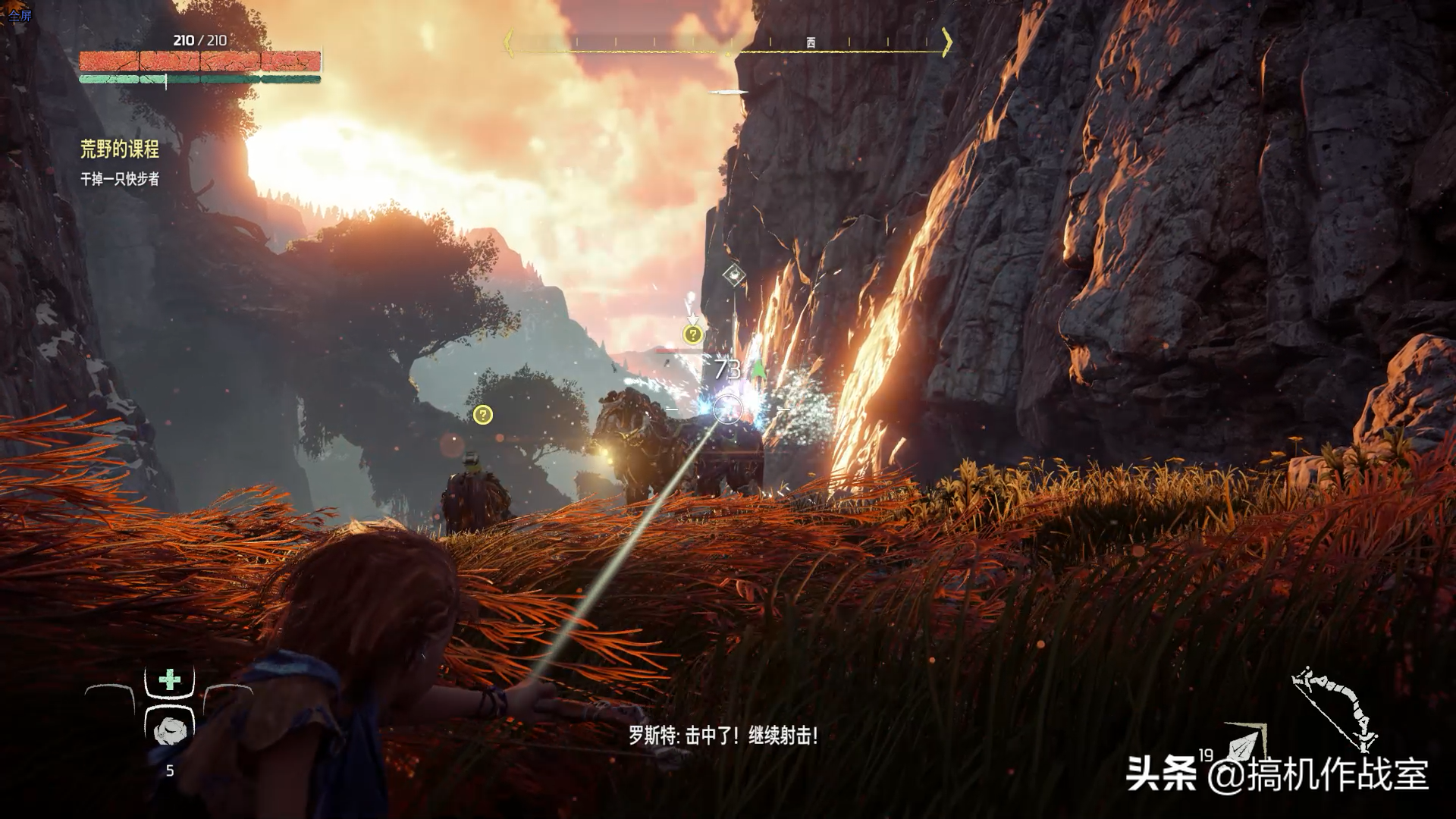Click the 干掉一只快步者 objective line

(x=120, y=180)
